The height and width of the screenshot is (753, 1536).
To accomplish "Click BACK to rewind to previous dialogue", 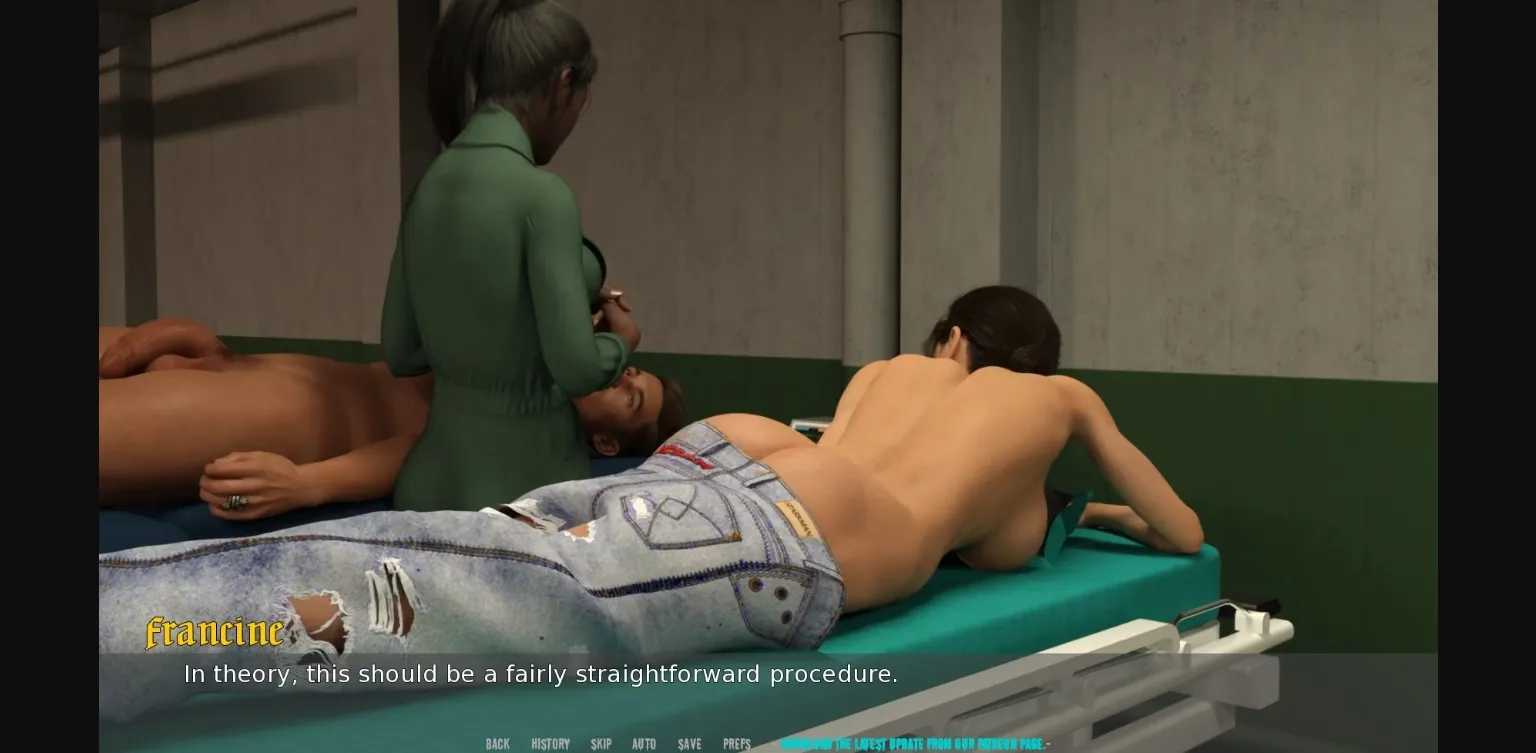I will click(497, 744).
